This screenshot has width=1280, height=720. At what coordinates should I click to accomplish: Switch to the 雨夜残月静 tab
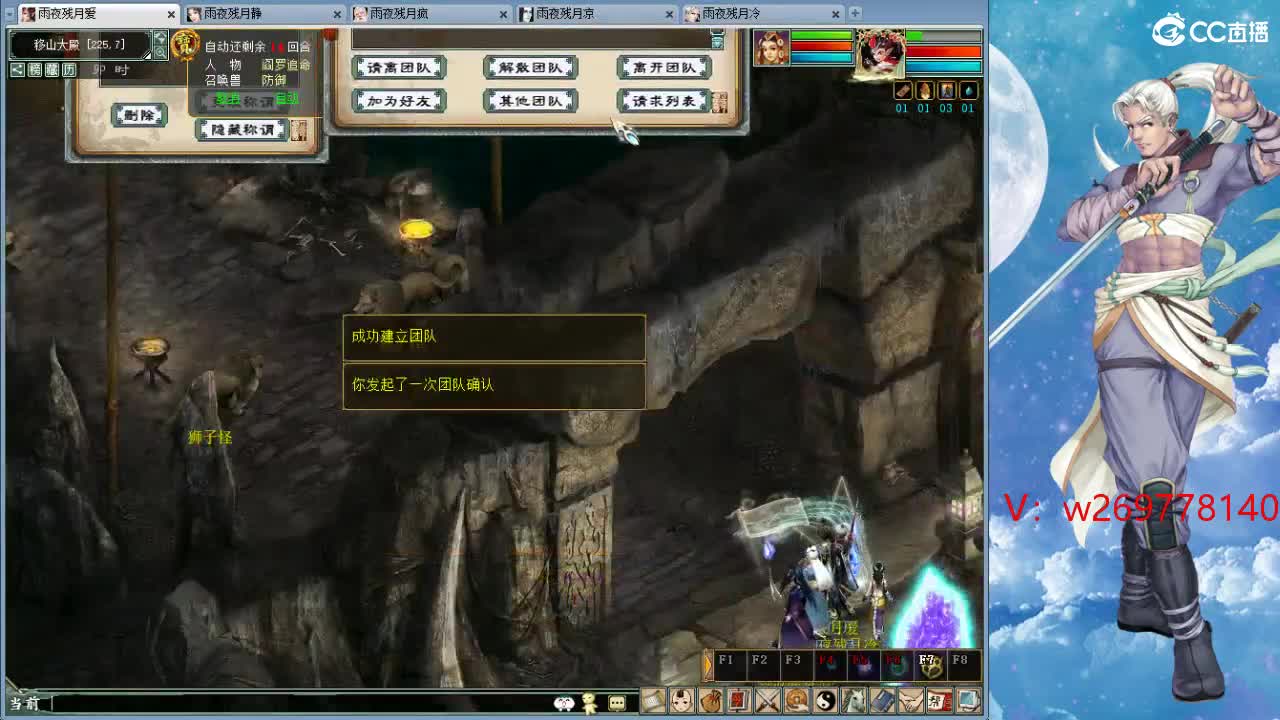click(255, 15)
